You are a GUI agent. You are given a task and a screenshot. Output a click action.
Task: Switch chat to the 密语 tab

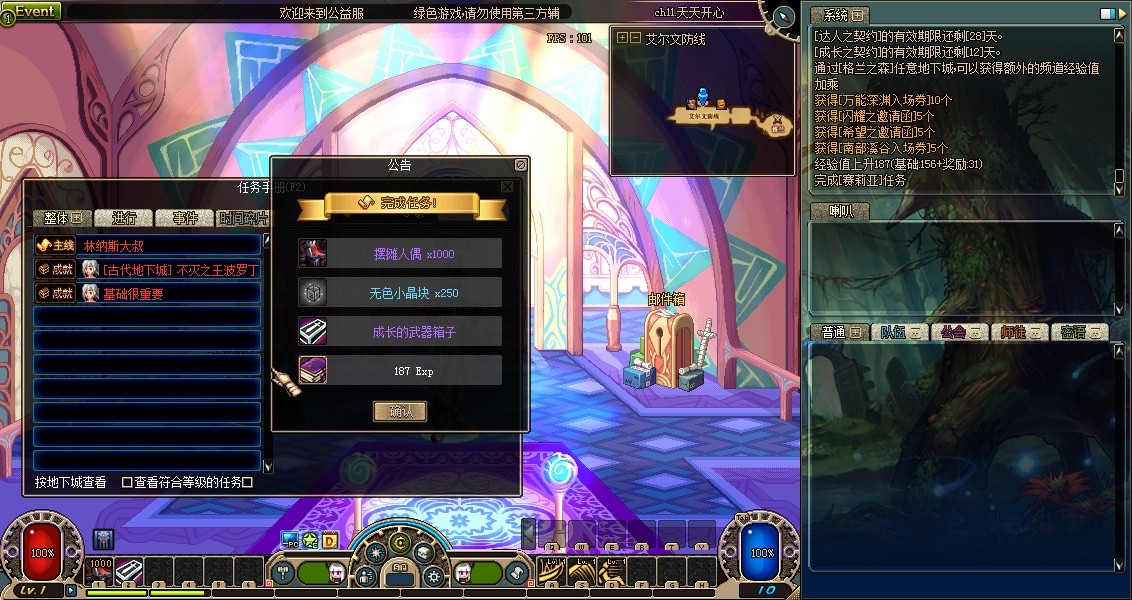click(x=1081, y=332)
